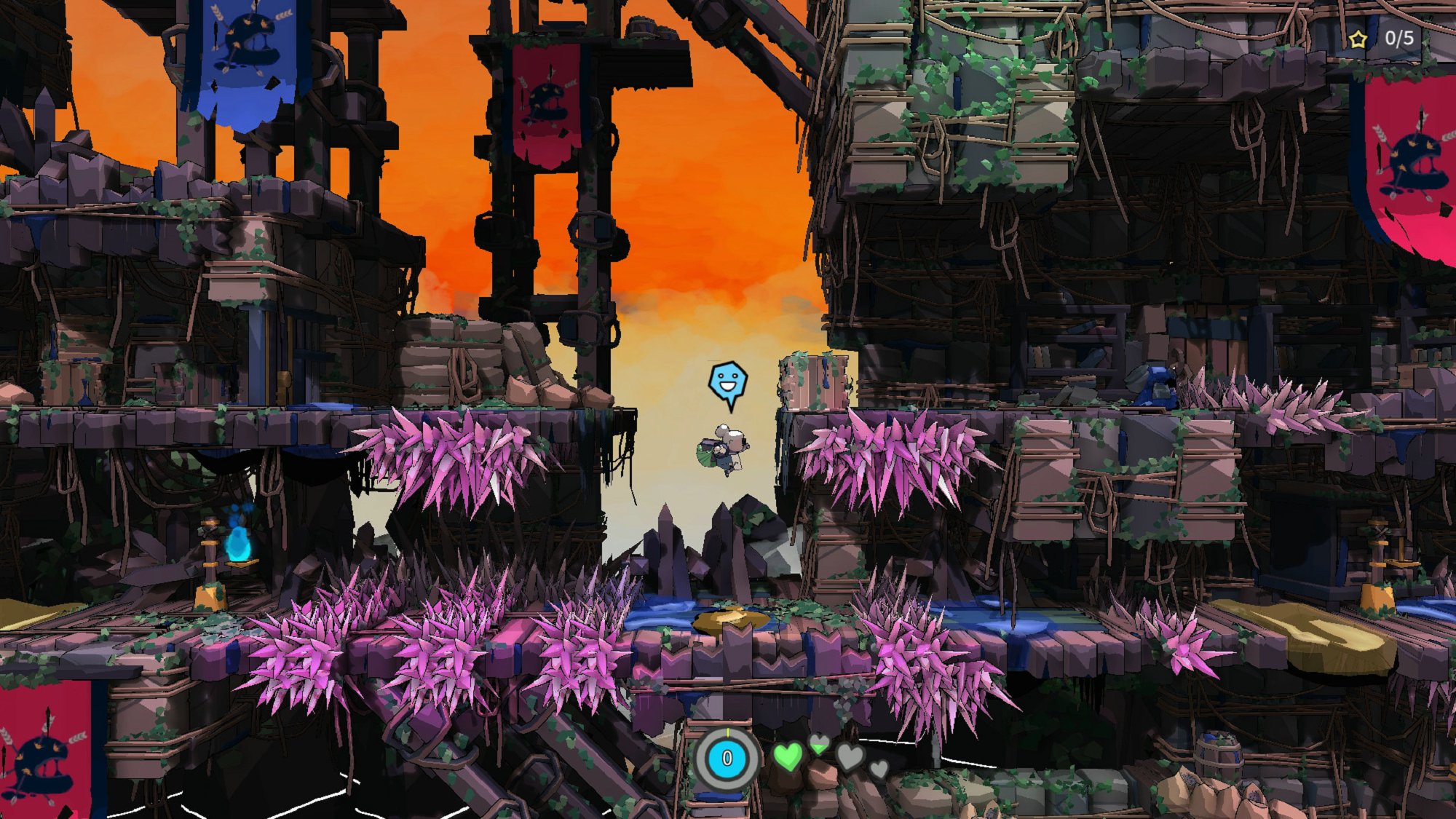Image resolution: width=1456 pixels, height=819 pixels.
Task: Click the blue smiley emote bubble
Action: (727, 382)
